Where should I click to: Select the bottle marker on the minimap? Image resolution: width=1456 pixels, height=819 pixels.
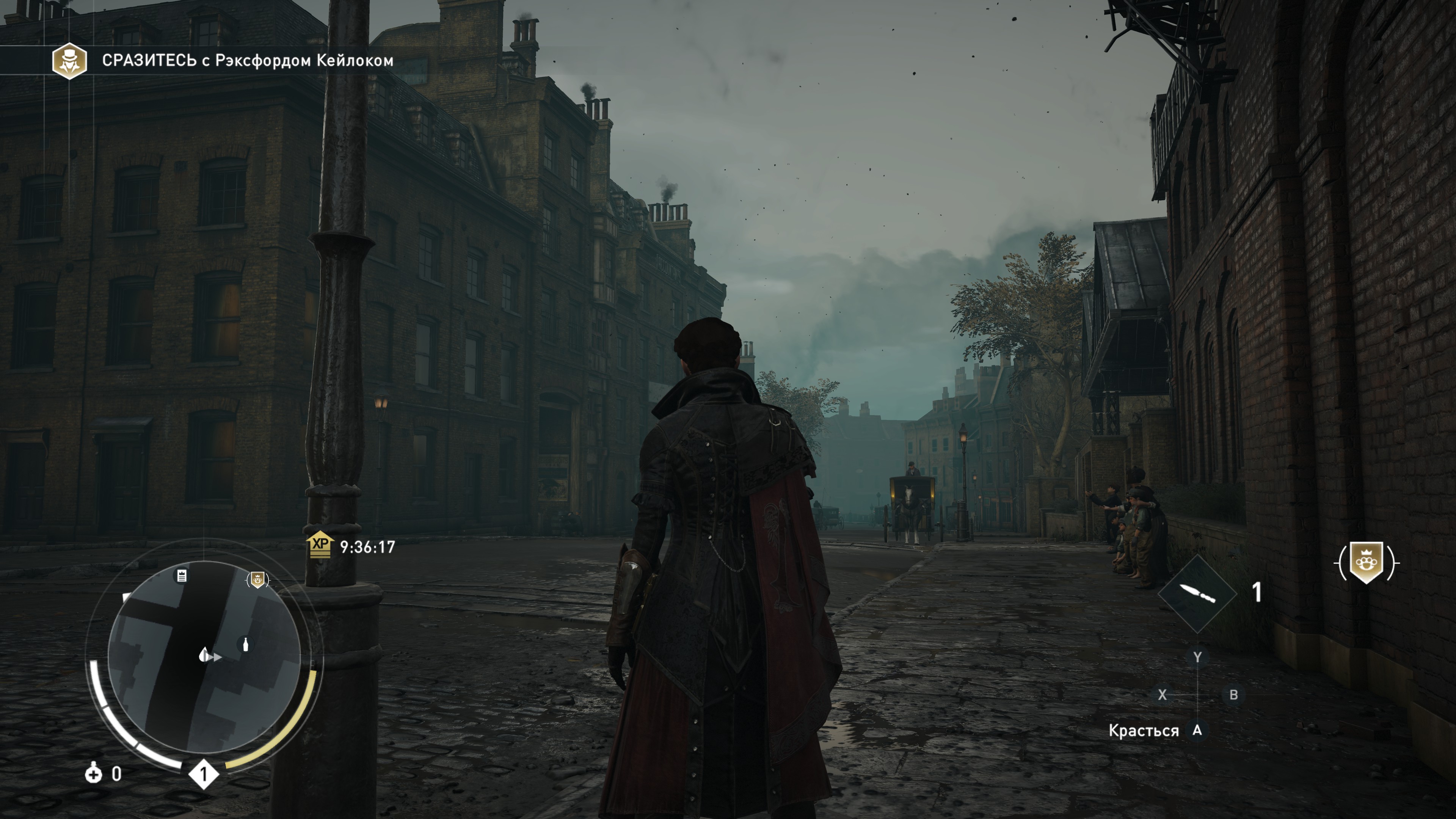(245, 644)
